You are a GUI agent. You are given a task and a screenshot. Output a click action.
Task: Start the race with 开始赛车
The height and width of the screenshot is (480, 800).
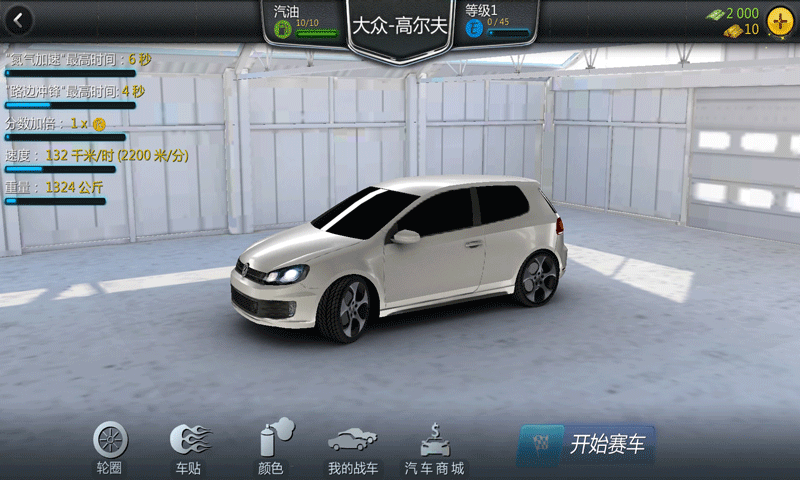click(588, 442)
